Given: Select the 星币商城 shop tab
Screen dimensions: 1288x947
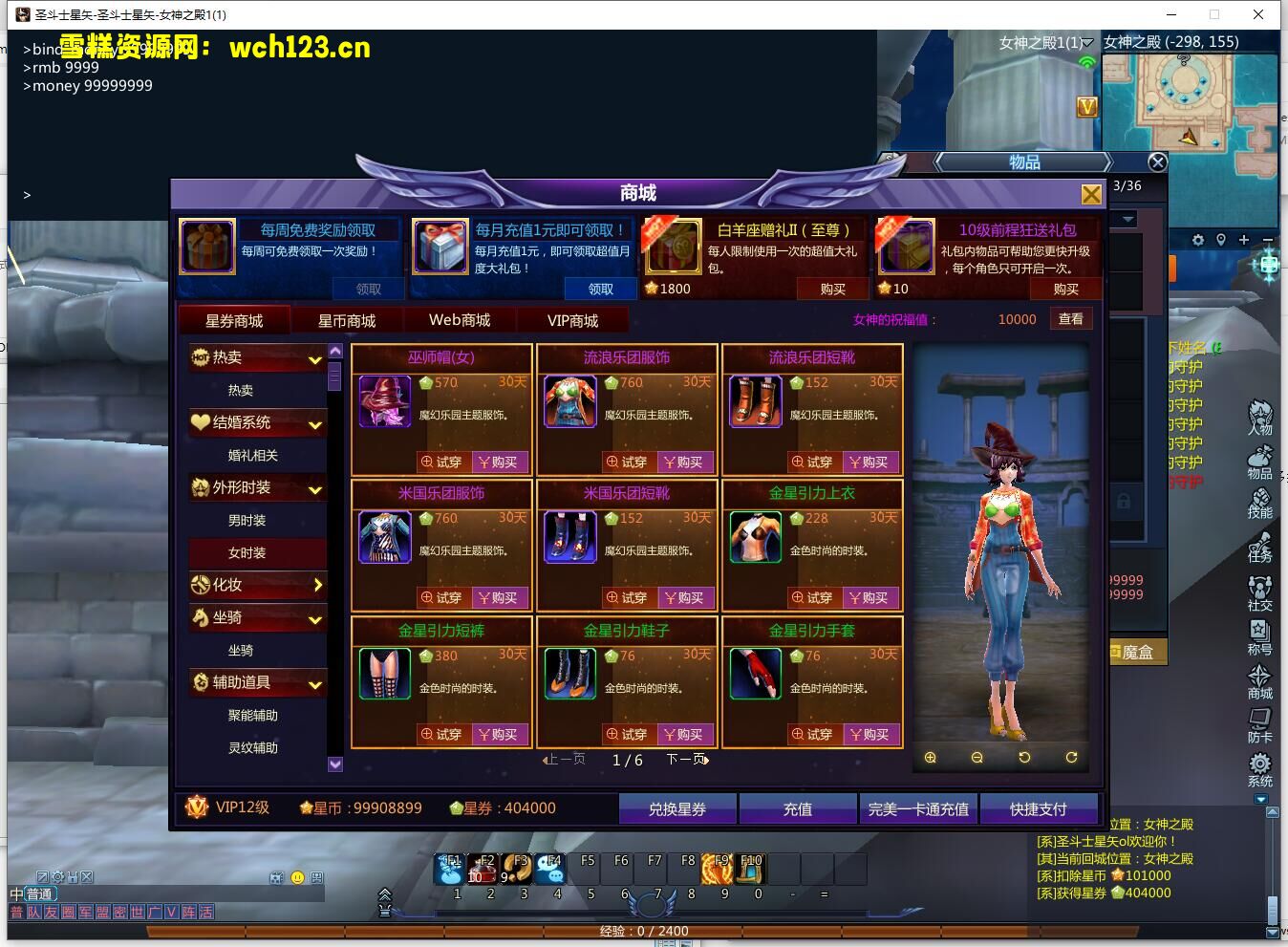Looking at the screenshot, I should 348,319.
